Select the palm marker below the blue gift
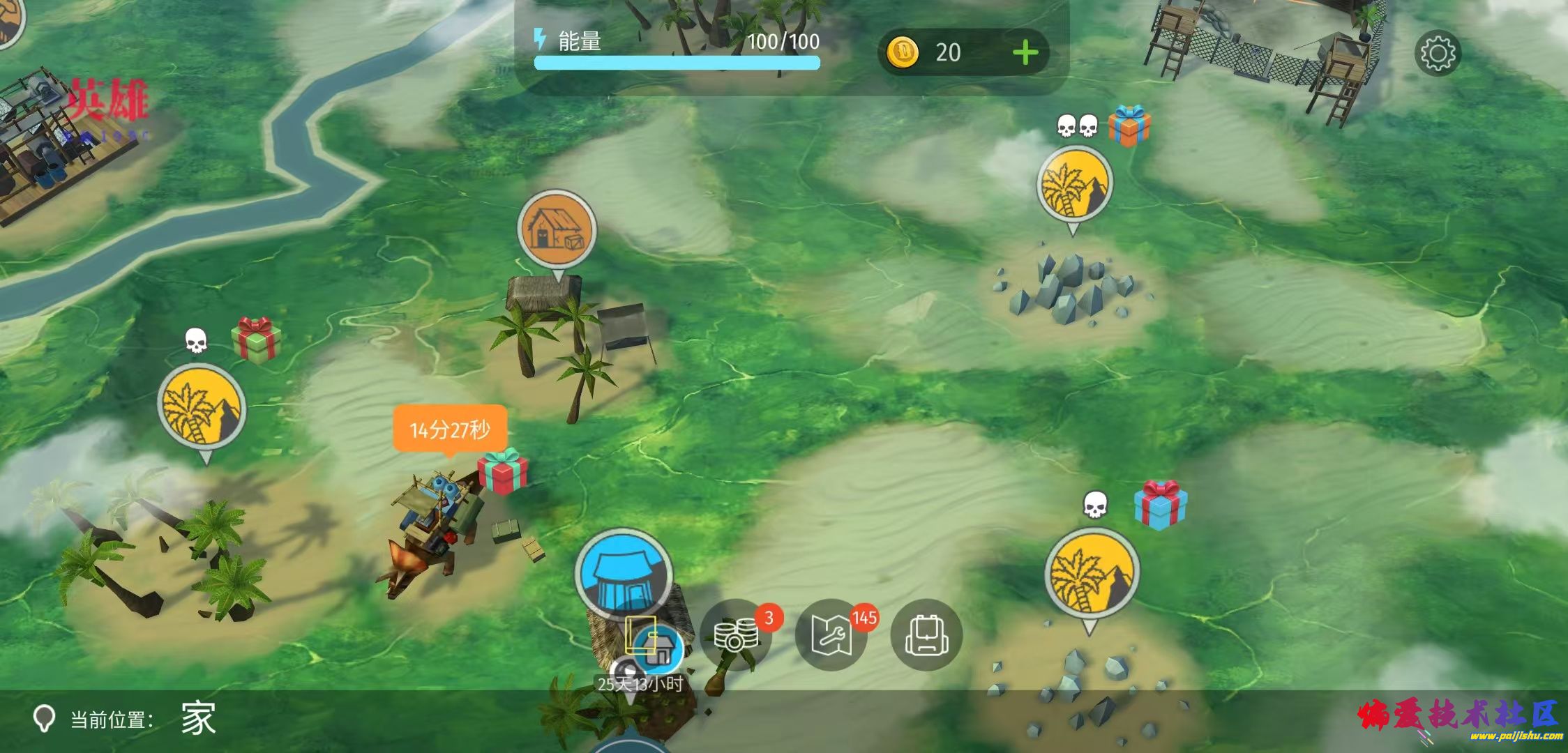Viewport: 1568px width, 753px height. pos(1092,575)
